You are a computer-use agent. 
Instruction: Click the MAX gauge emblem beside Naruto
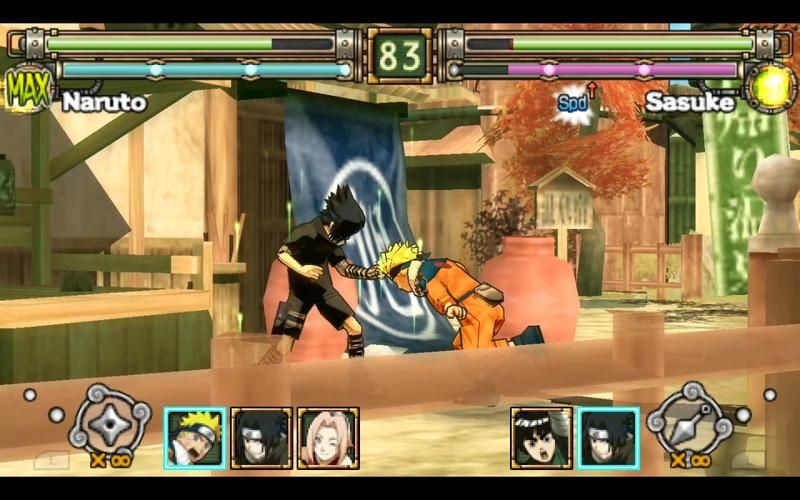point(28,89)
